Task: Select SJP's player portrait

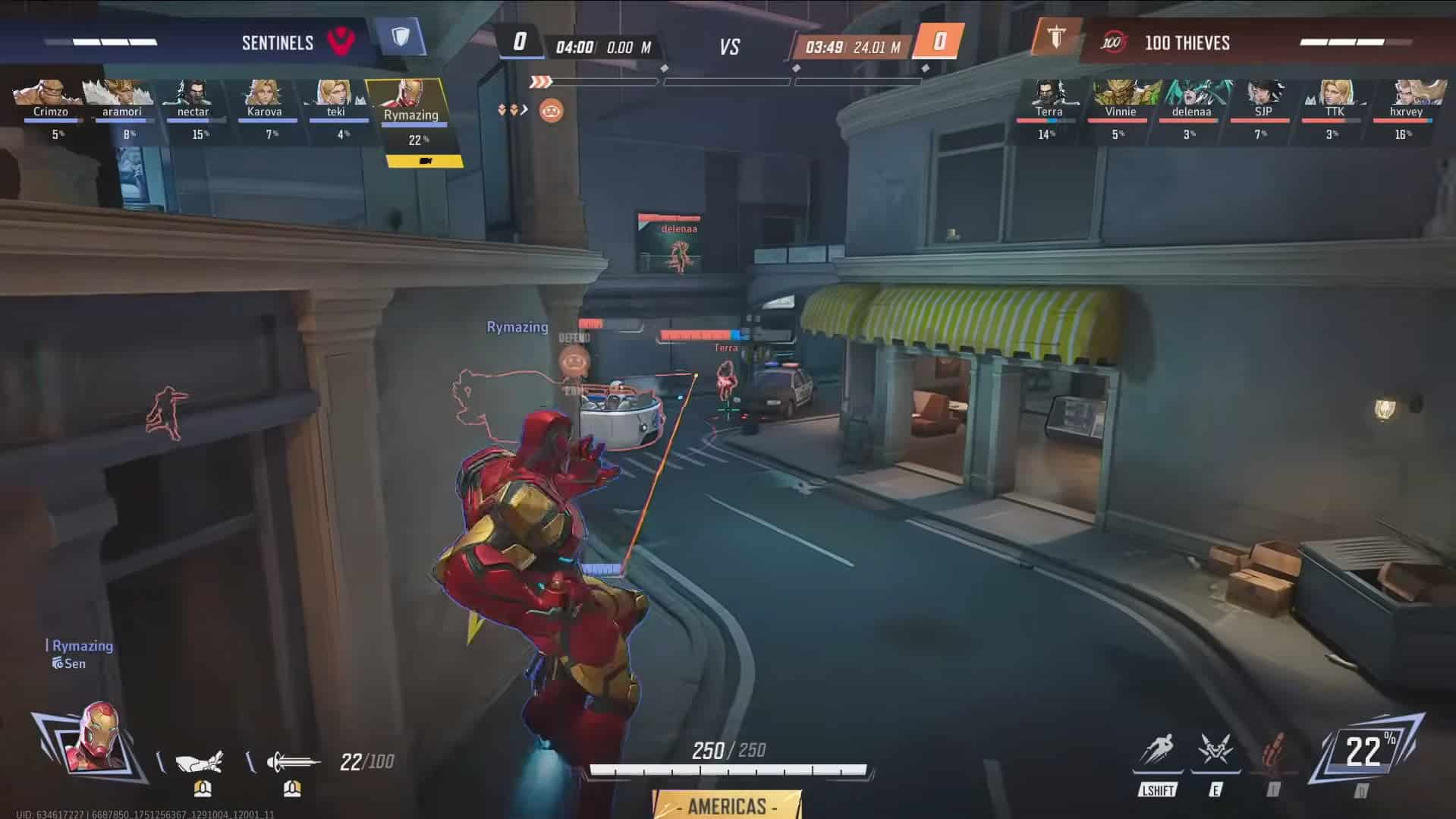Action: (1263, 93)
